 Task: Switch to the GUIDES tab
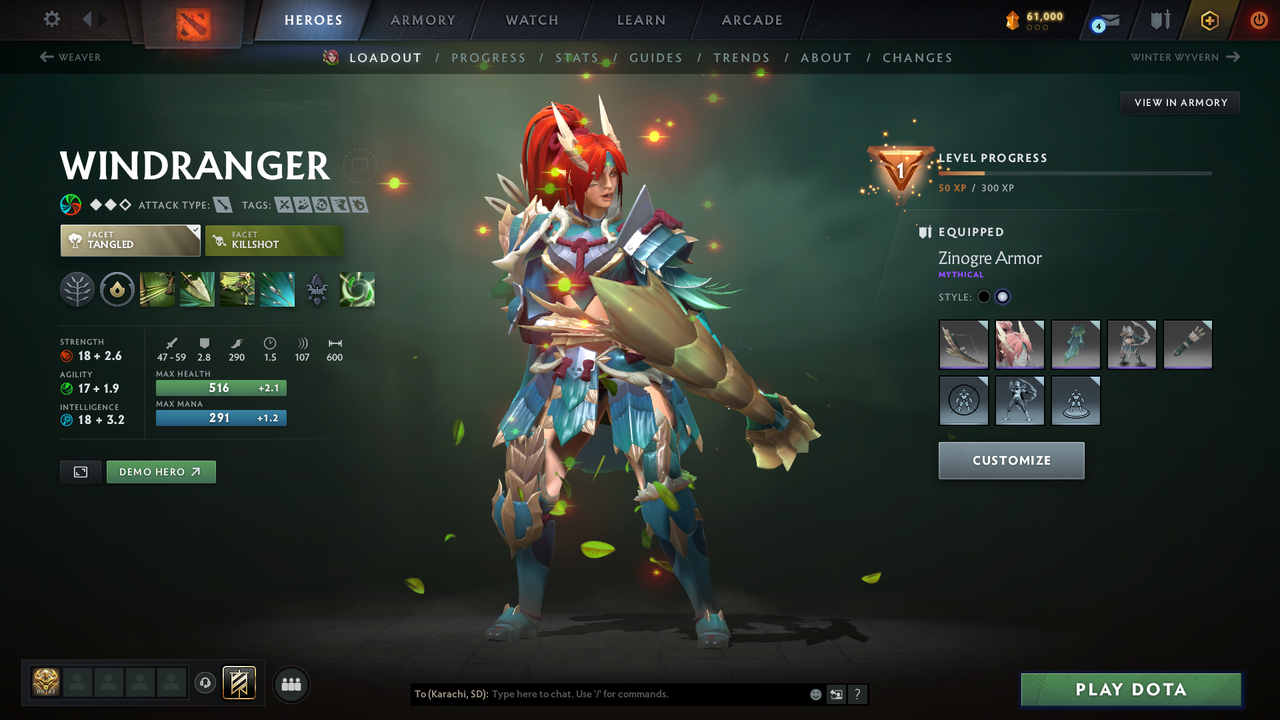(656, 57)
